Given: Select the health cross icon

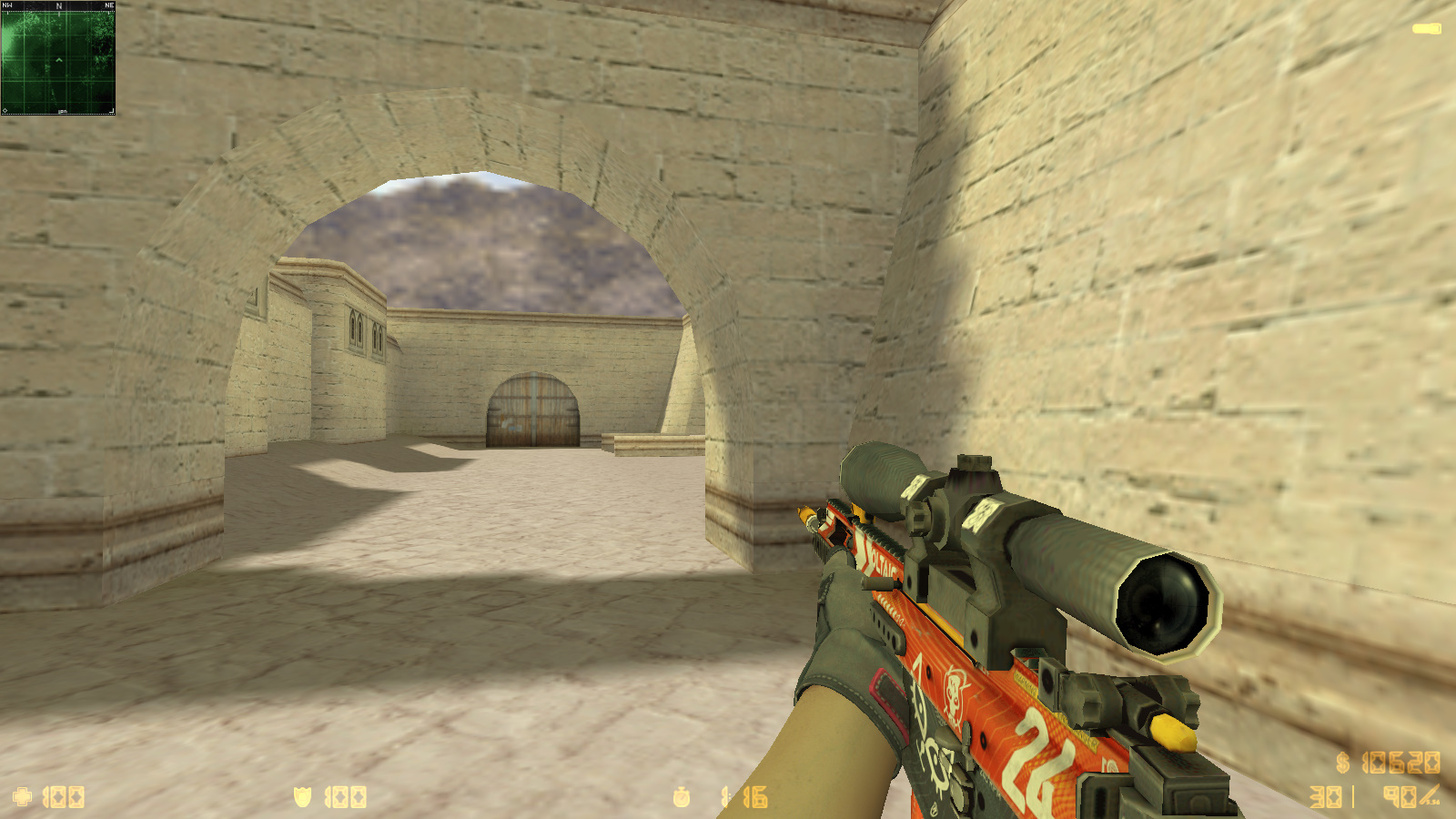Looking at the screenshot, I should (23, 797).
